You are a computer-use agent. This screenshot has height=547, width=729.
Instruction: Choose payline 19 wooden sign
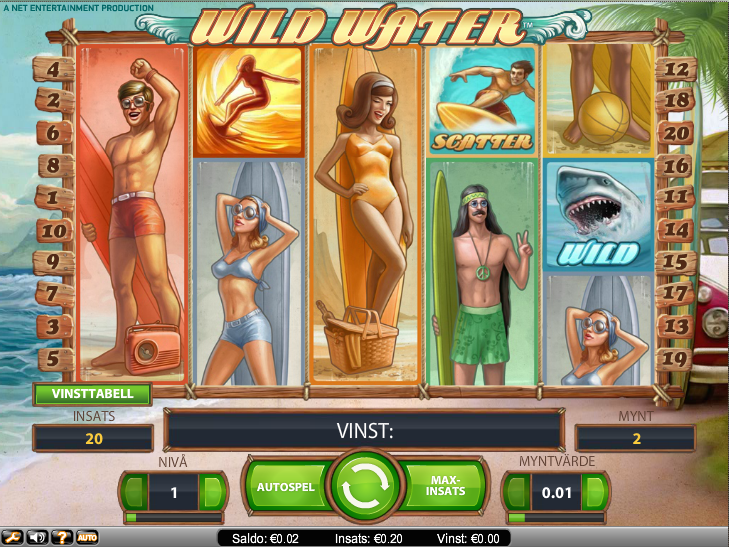coord(679,357)
